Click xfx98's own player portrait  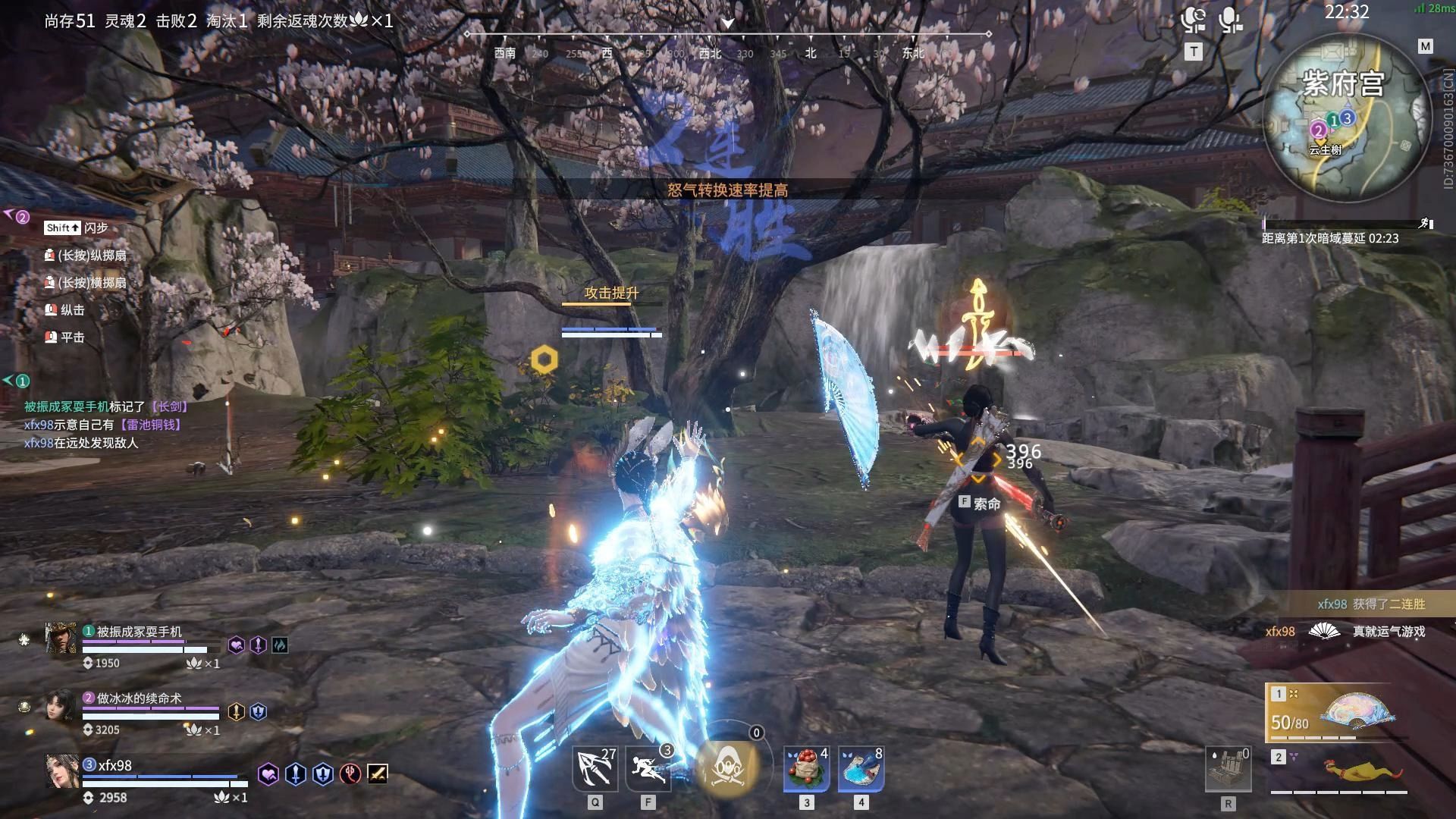pyautogui.click(x=61, y=772)
